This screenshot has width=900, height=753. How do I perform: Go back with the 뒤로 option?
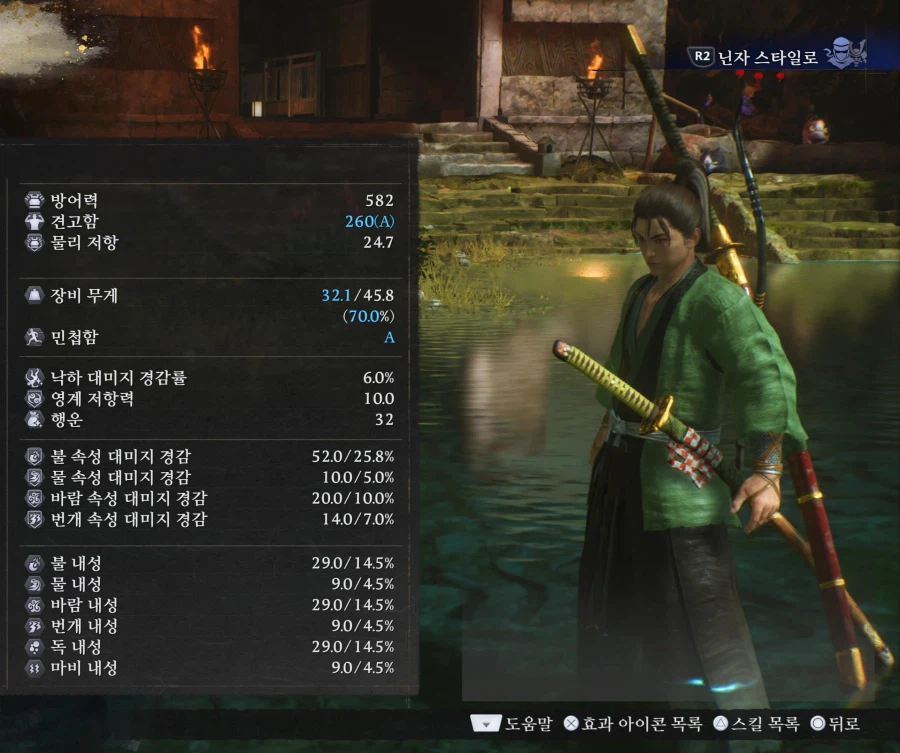click(835, 723)
